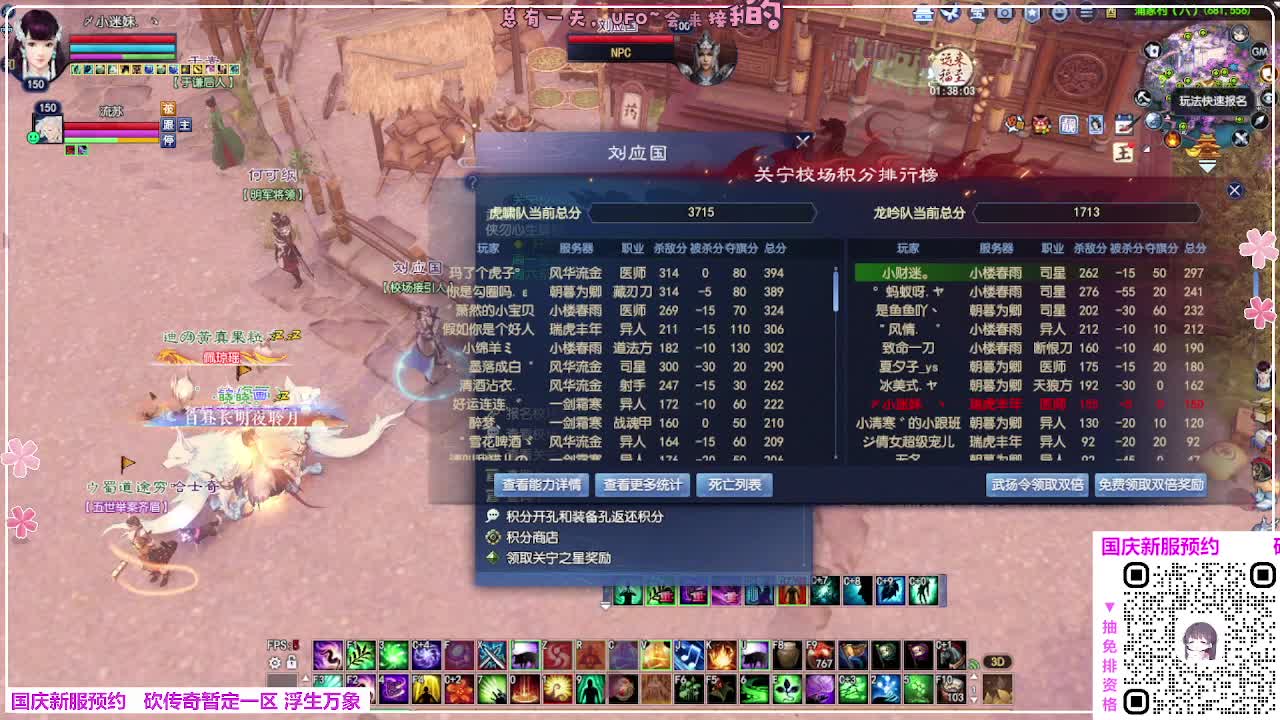The height and width of the screenshot is (720, 1280).
Task: Click the smiley emoji icon in the top bar
Action: tap(1060, 13)
